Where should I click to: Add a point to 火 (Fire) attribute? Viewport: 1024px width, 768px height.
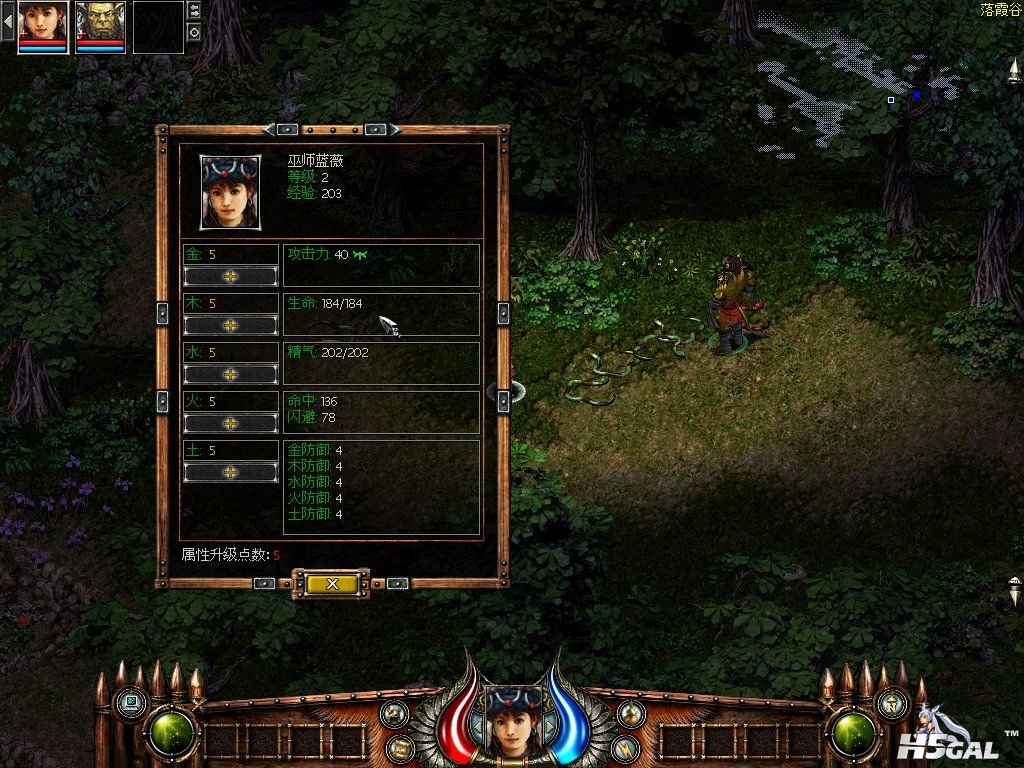(231, 423)
